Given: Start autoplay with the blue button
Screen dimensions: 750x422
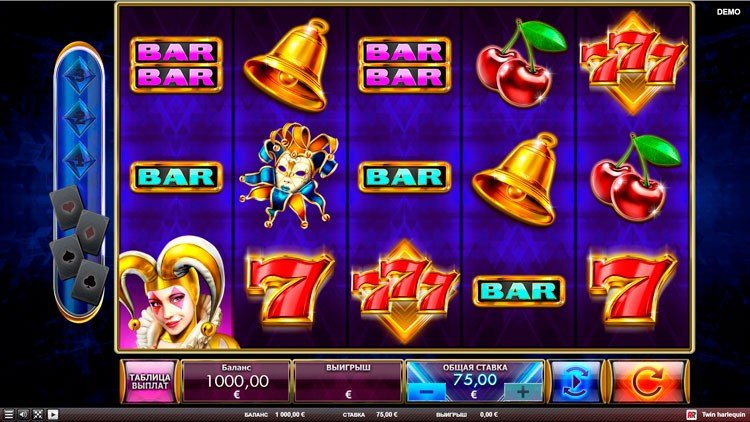Looking at the screenshot, I should (x=576, y=381).
